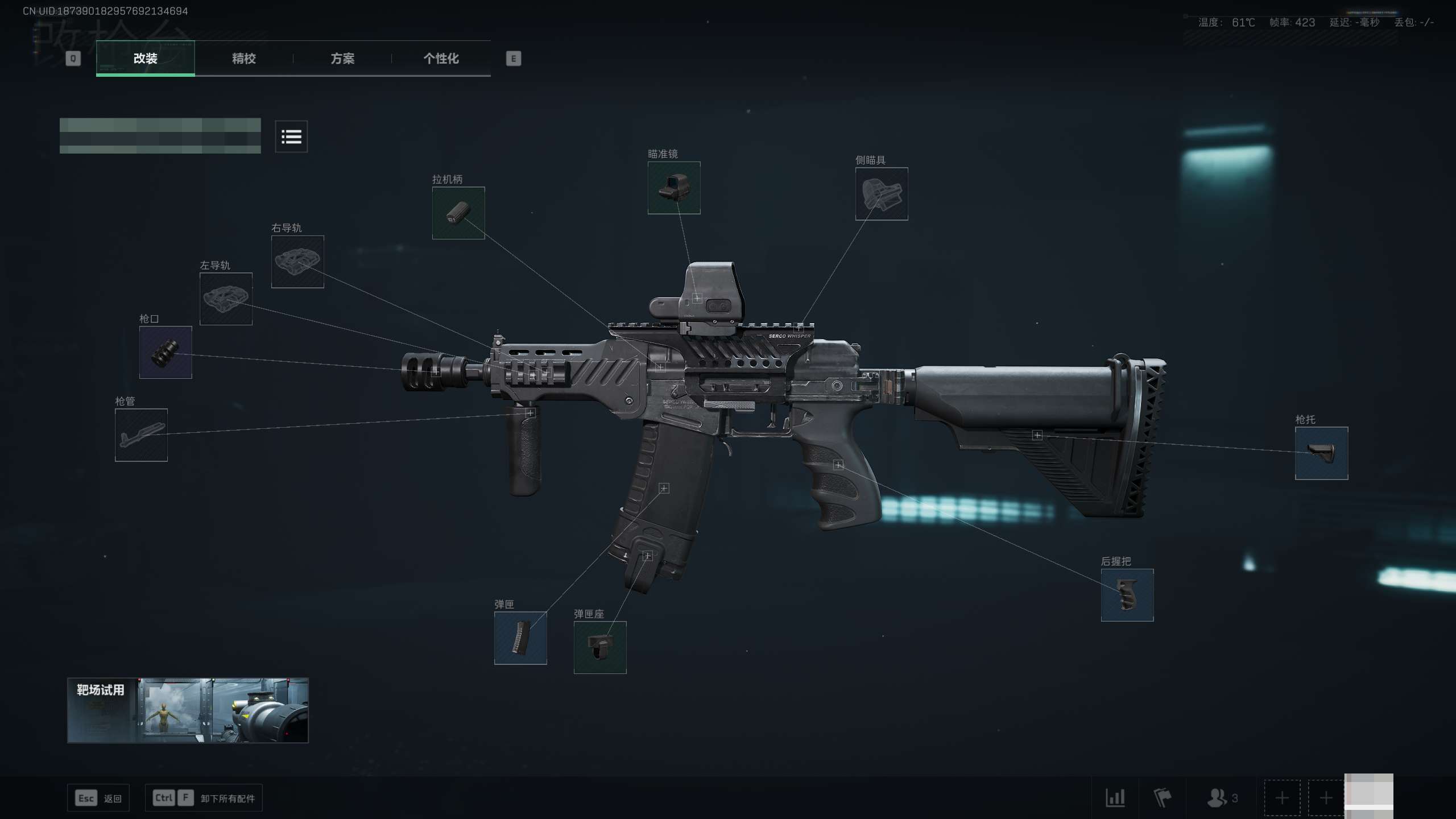Select the 弹匣 magazine slot
Screen dimensions: 1456x819
coord(520,638)
